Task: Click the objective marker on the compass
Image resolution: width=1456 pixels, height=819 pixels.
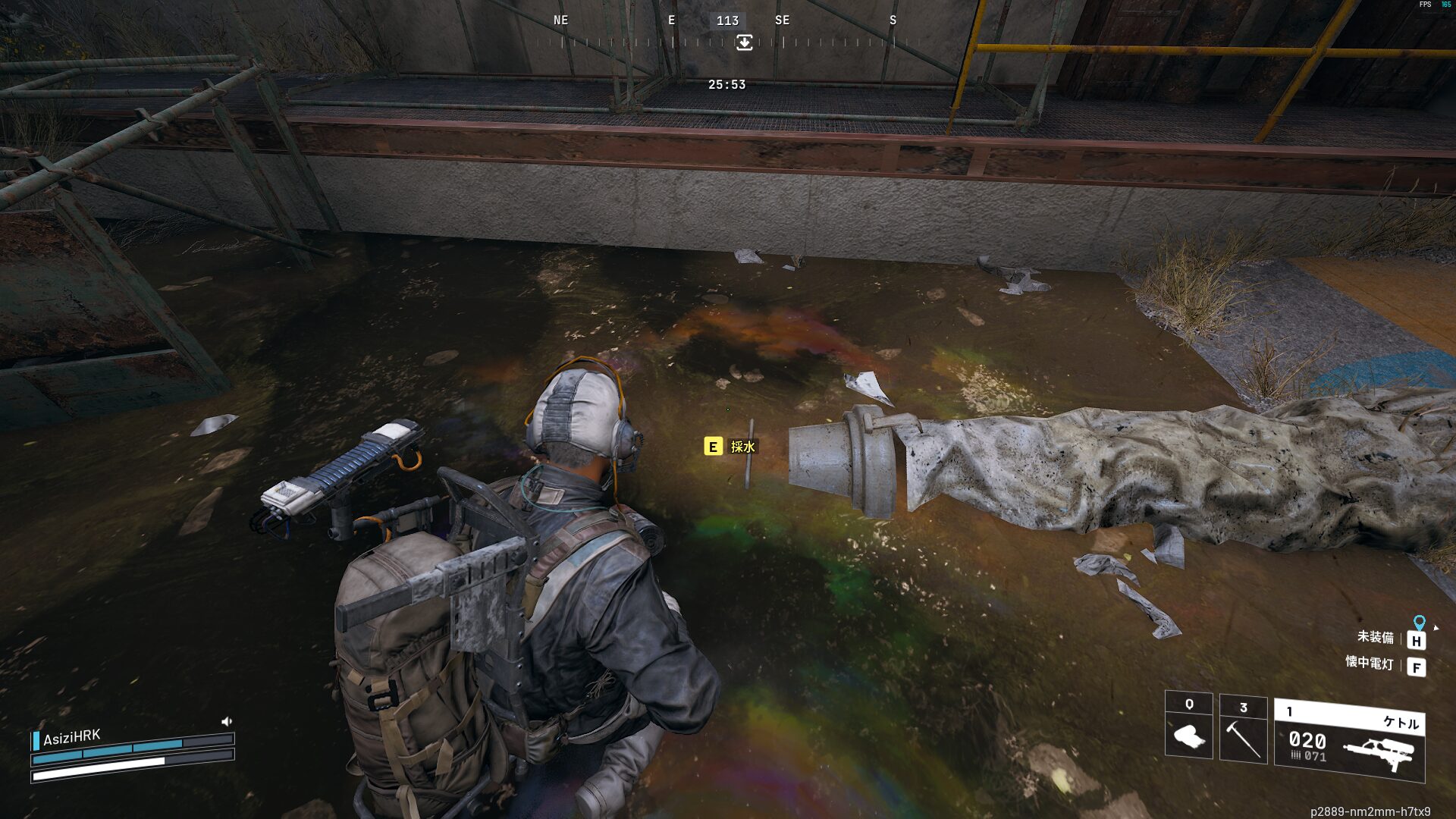Action: click(x=744, y=42)
